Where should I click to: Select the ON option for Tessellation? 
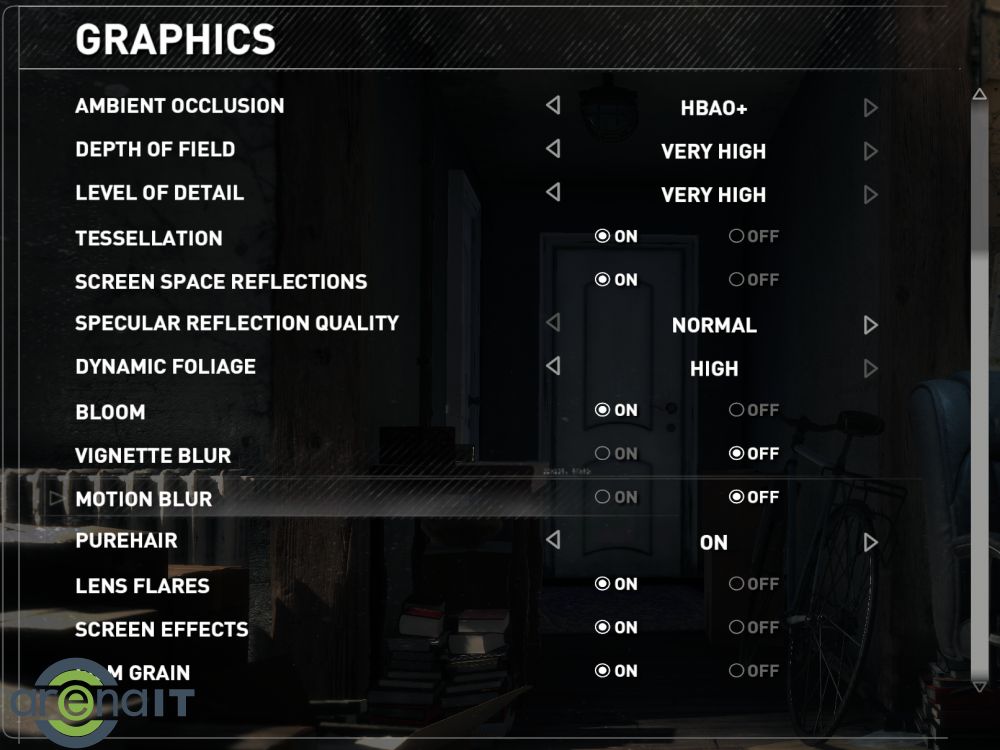point(602,237)
